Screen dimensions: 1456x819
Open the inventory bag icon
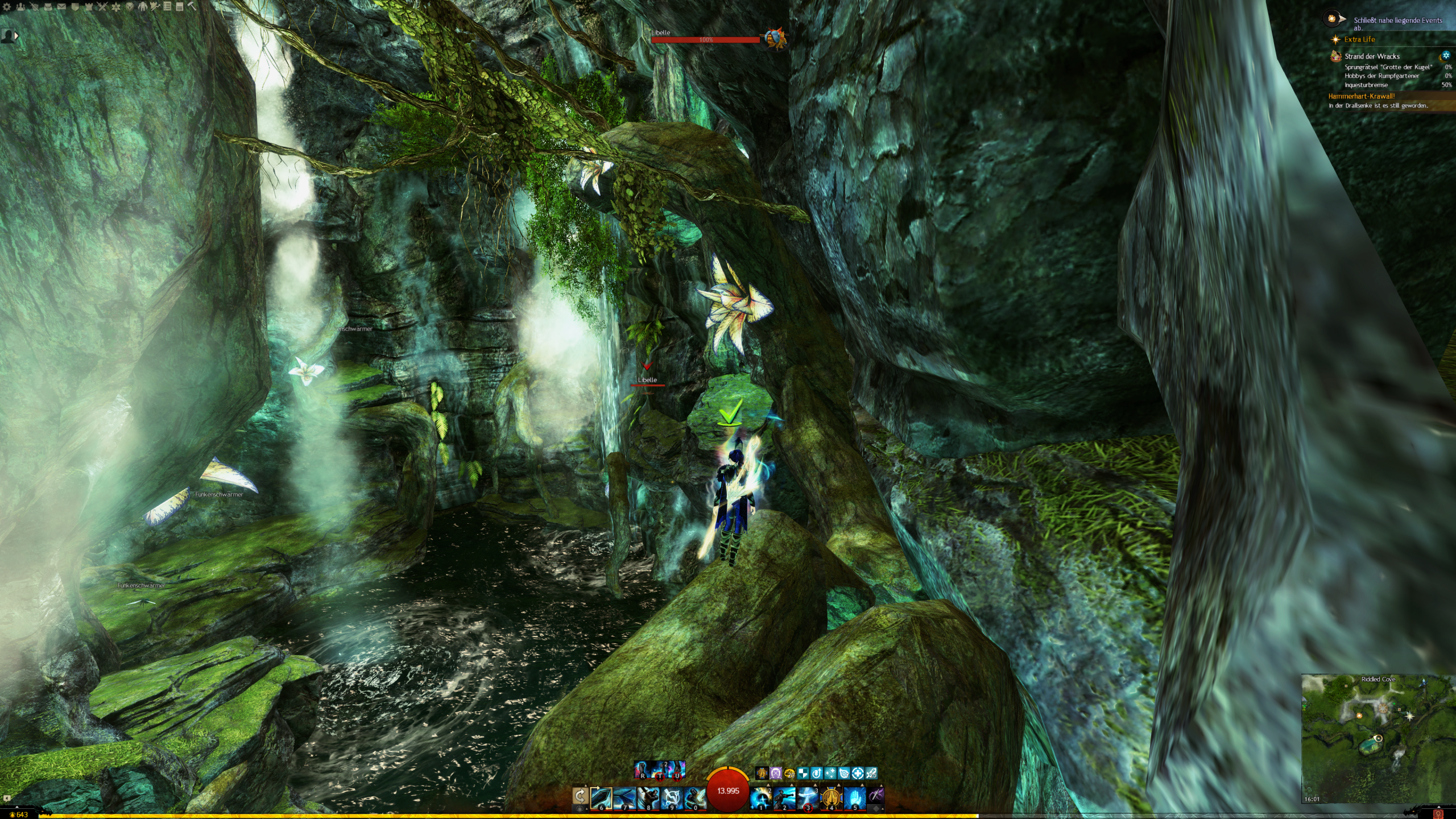(48, 7)
